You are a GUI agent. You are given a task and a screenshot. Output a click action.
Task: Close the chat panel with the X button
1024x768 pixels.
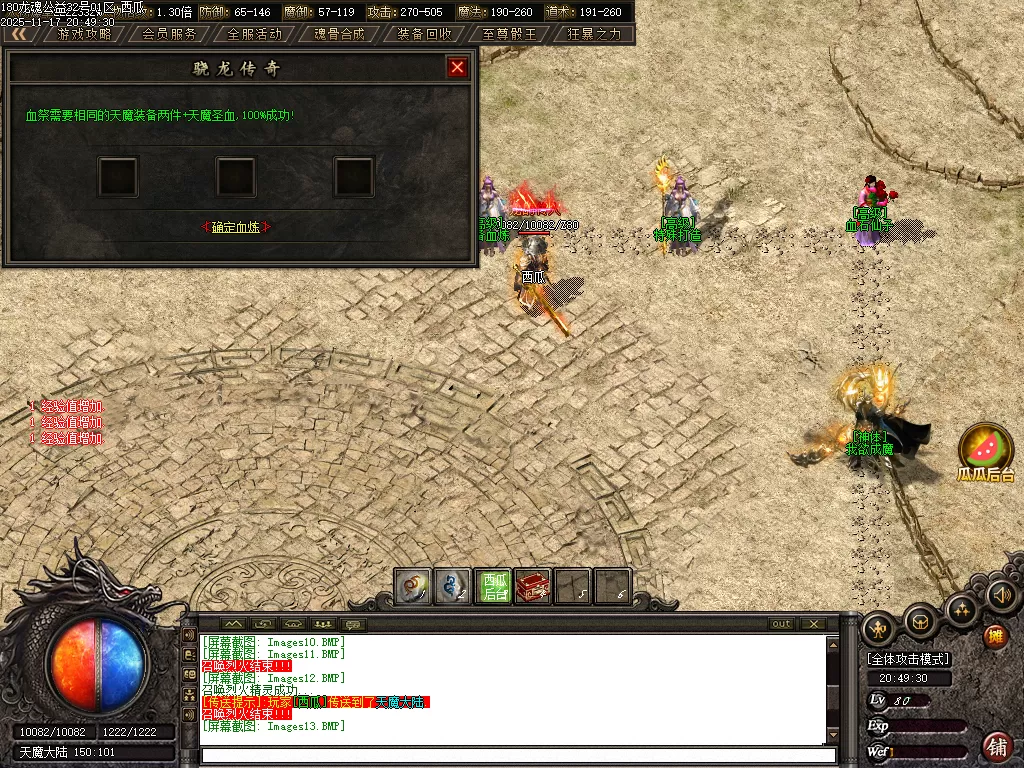813,624
